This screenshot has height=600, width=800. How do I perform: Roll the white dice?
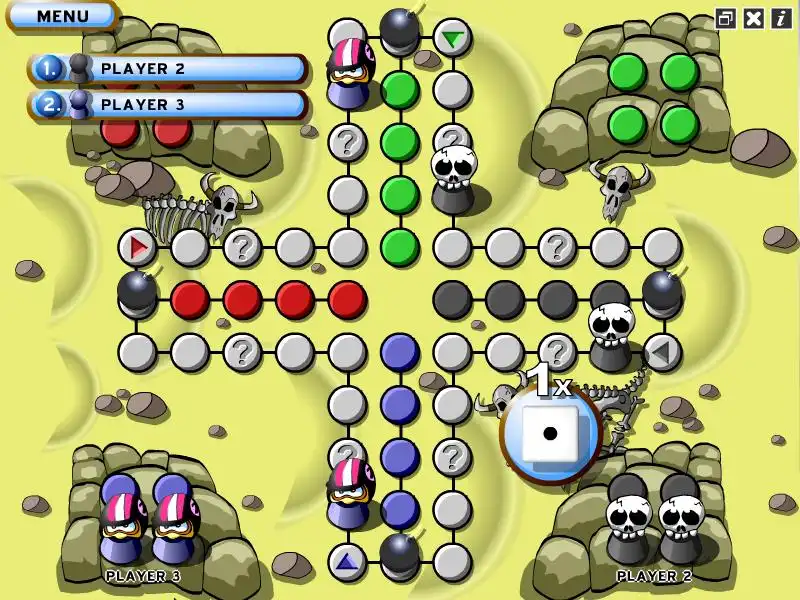point(550,434)
